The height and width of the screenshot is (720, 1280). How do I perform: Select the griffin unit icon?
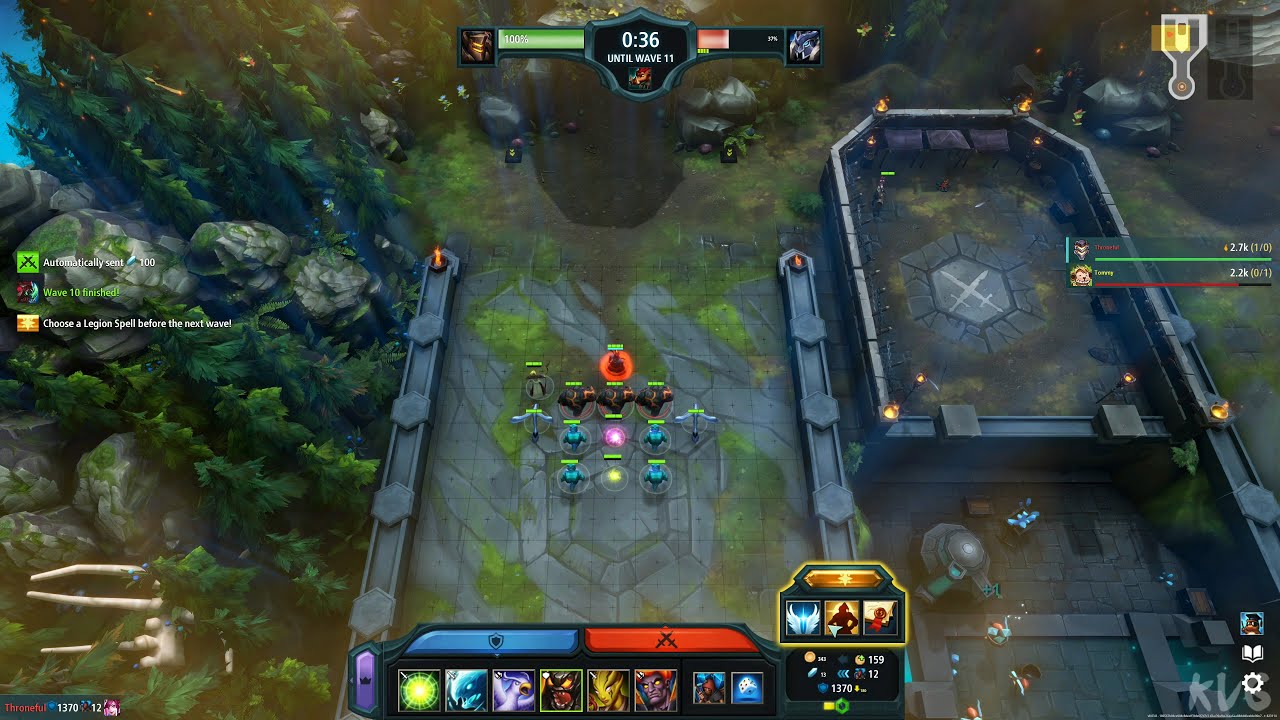tap(512, 687)
